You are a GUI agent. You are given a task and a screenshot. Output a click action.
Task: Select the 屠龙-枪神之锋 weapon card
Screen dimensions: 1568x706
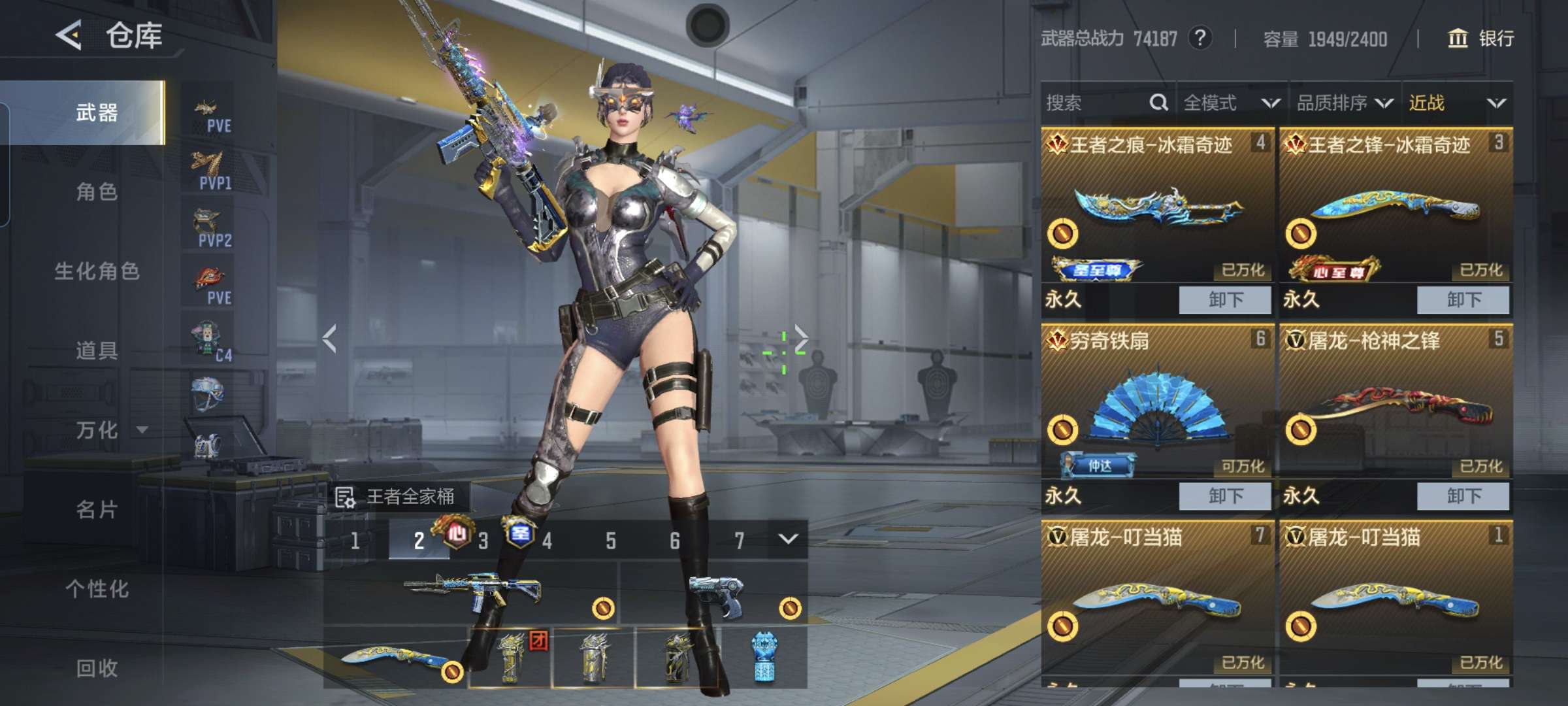[x=1396, y=402]
